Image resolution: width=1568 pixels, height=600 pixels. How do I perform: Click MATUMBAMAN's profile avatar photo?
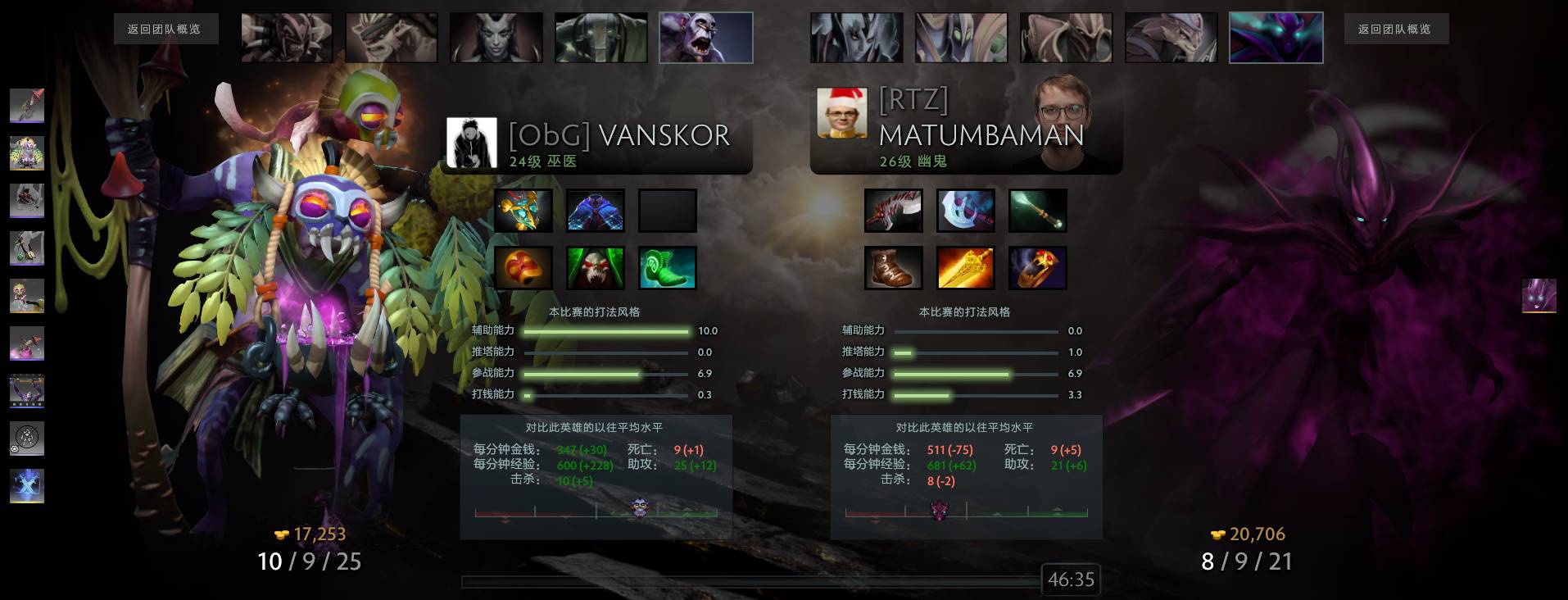click(x=842, y=112)
